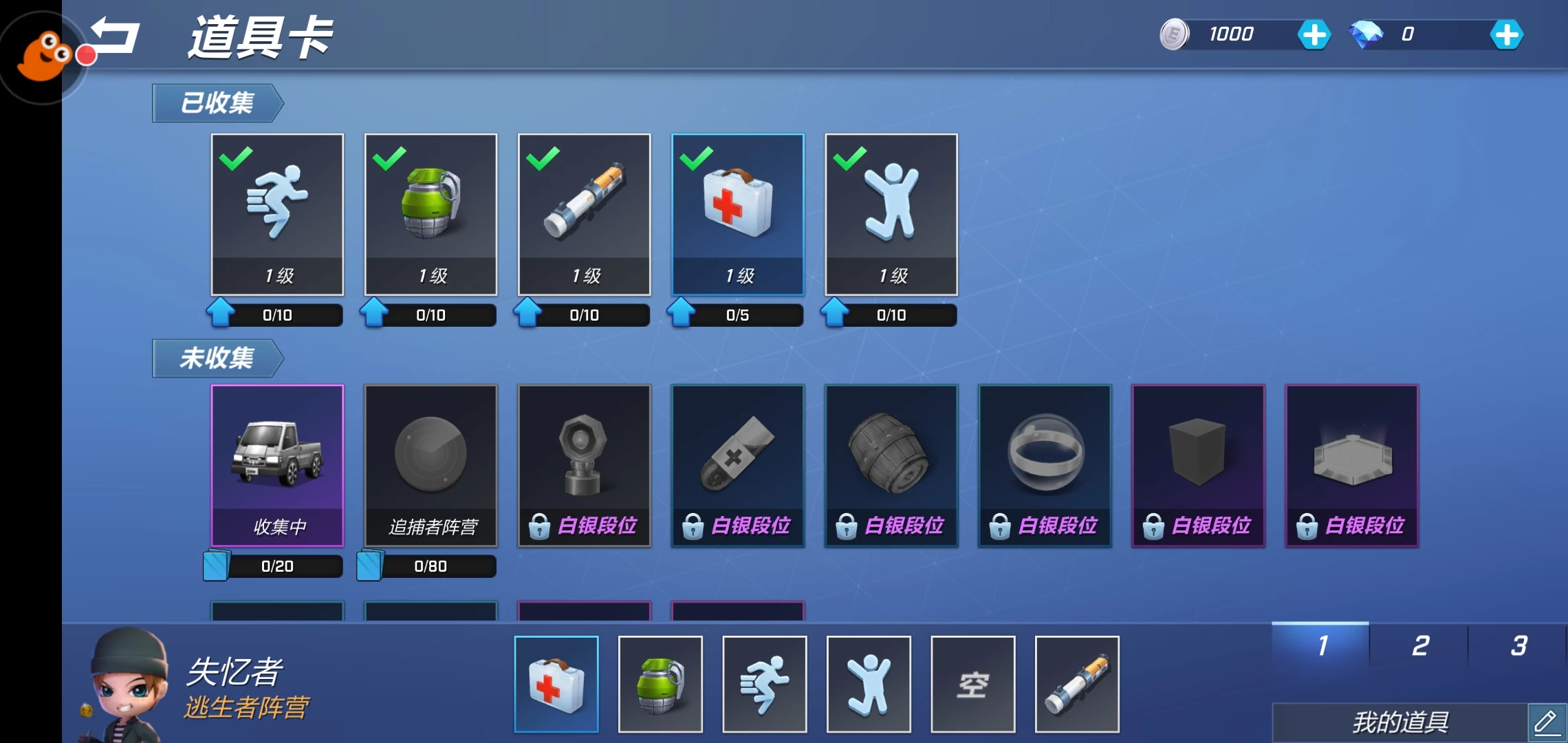The image size is (1568, 743).
Task: Open the pickup truck card being collected
Action: click(277, 464)
